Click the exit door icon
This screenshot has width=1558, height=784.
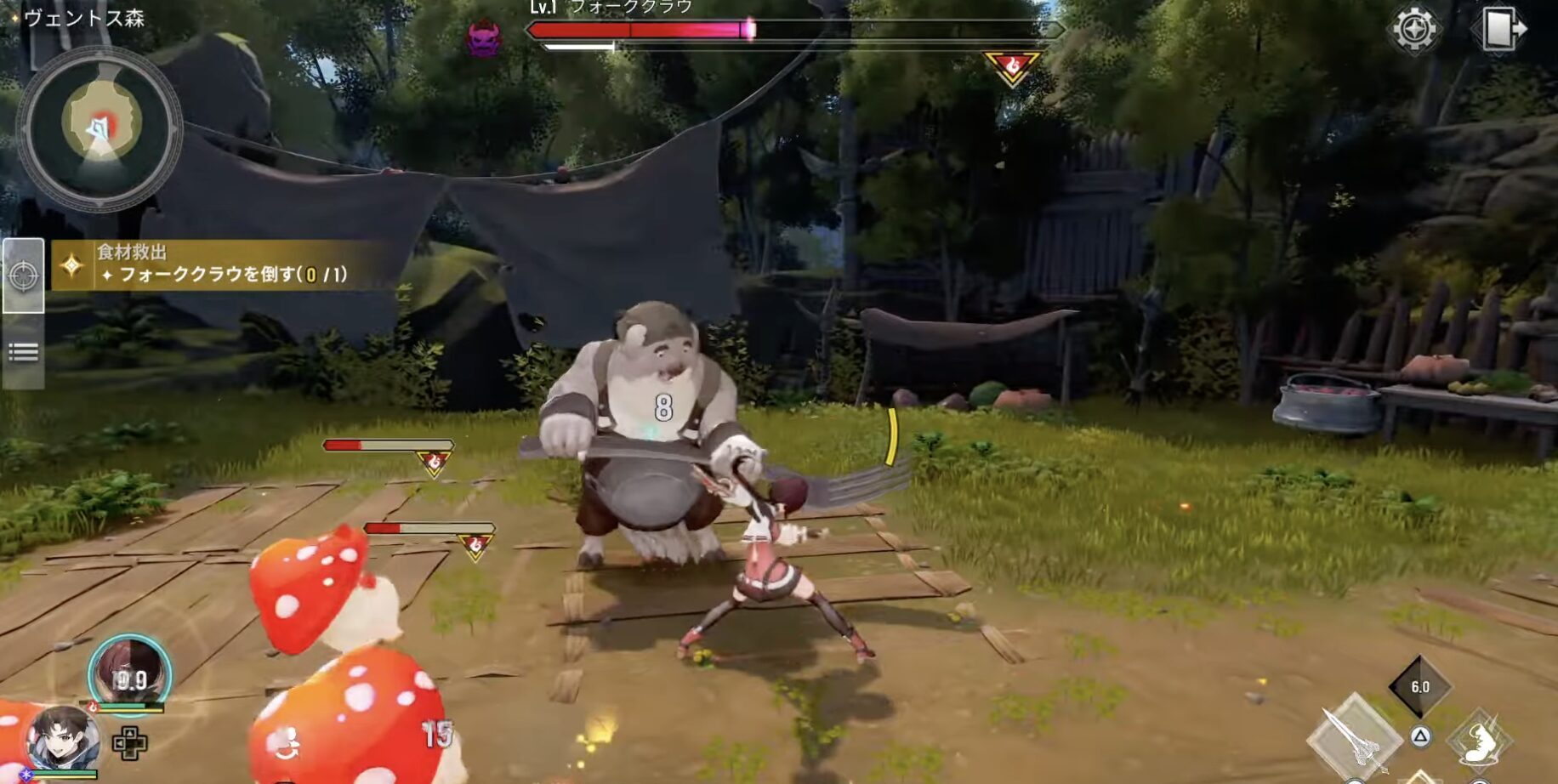point(1502,29)
